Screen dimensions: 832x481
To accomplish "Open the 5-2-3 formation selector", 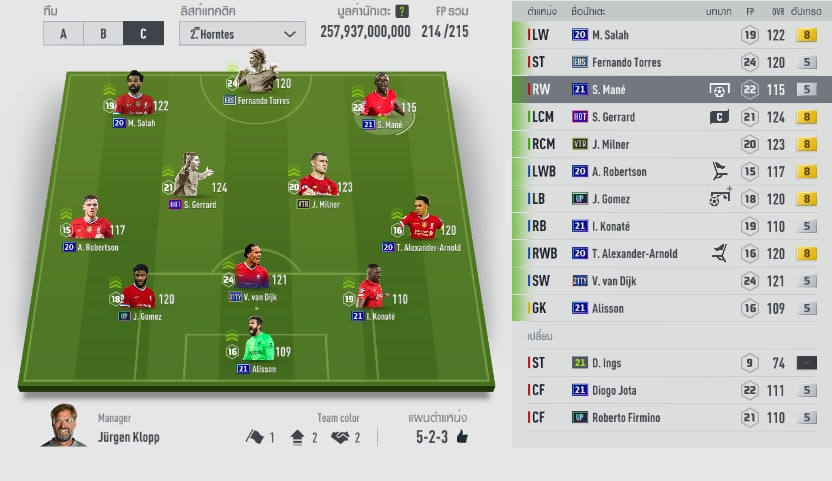I will tap(442, 437).
